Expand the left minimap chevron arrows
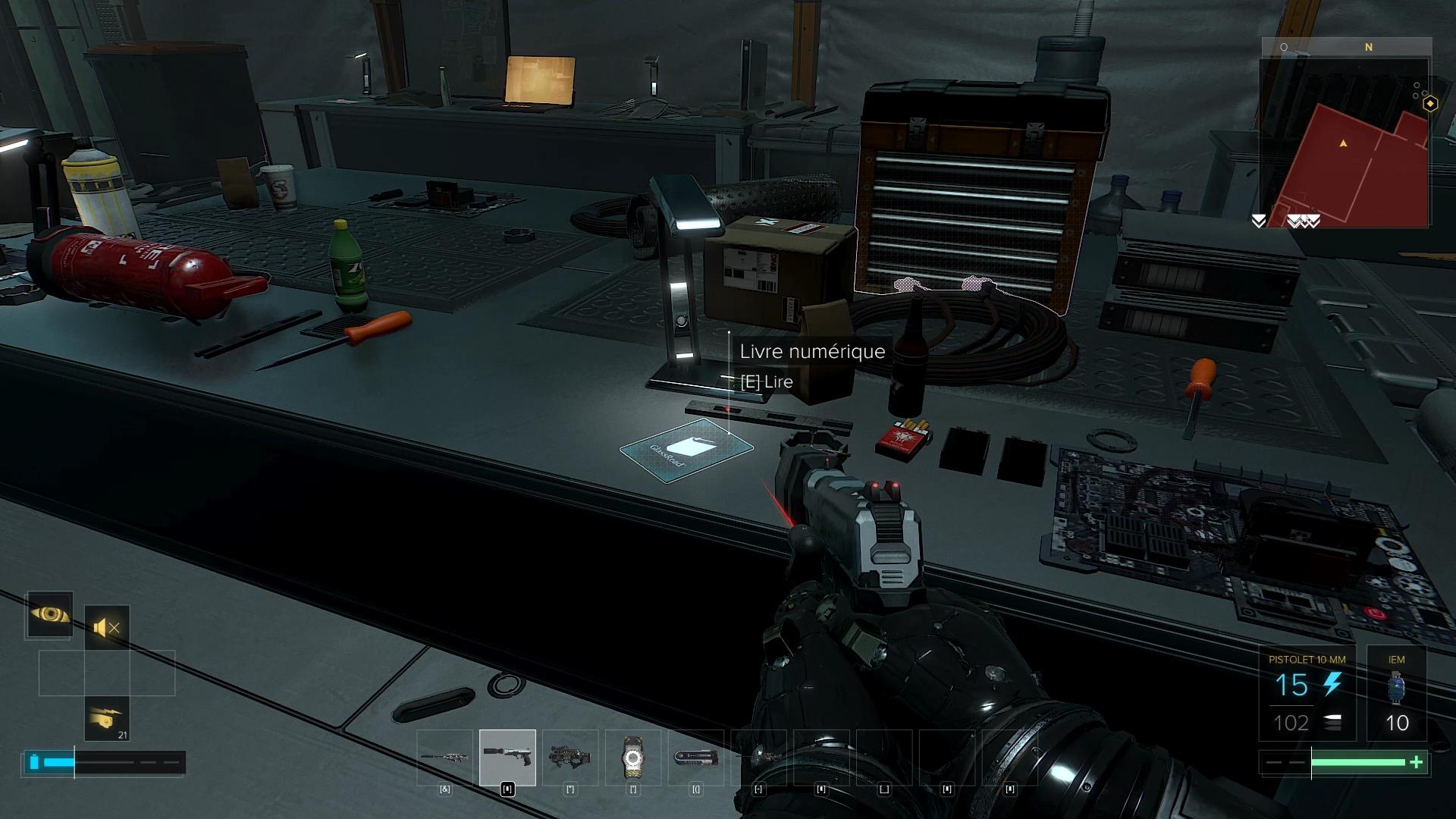 1258,221
